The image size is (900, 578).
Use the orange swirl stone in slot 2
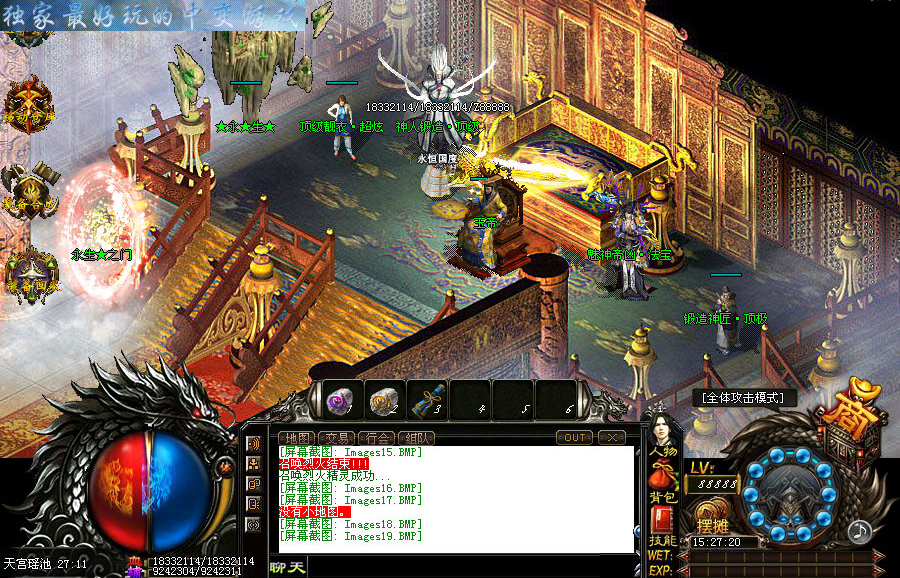click(384, 401)
